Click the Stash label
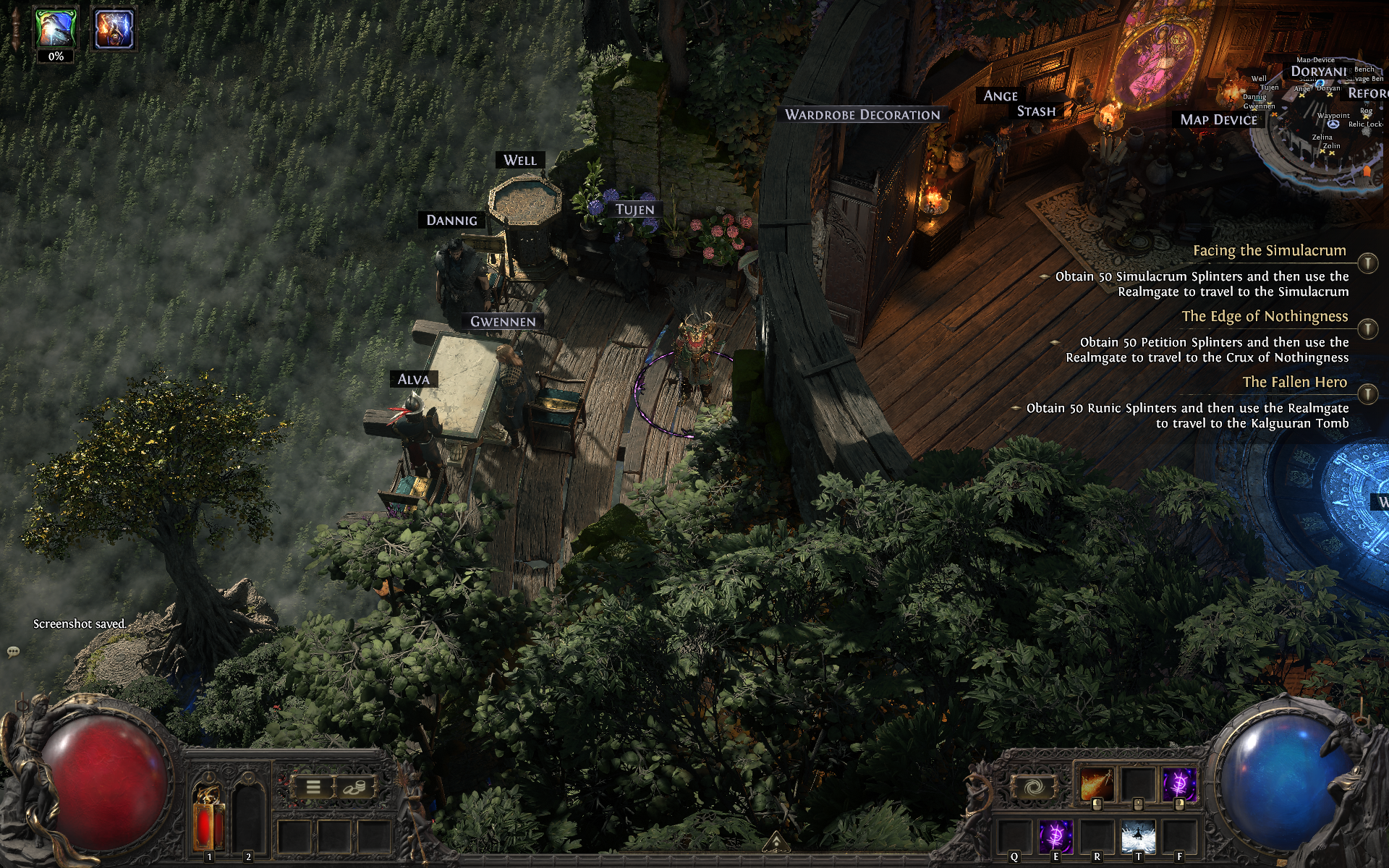The image size is (1389, 868). click(1036, 111)
